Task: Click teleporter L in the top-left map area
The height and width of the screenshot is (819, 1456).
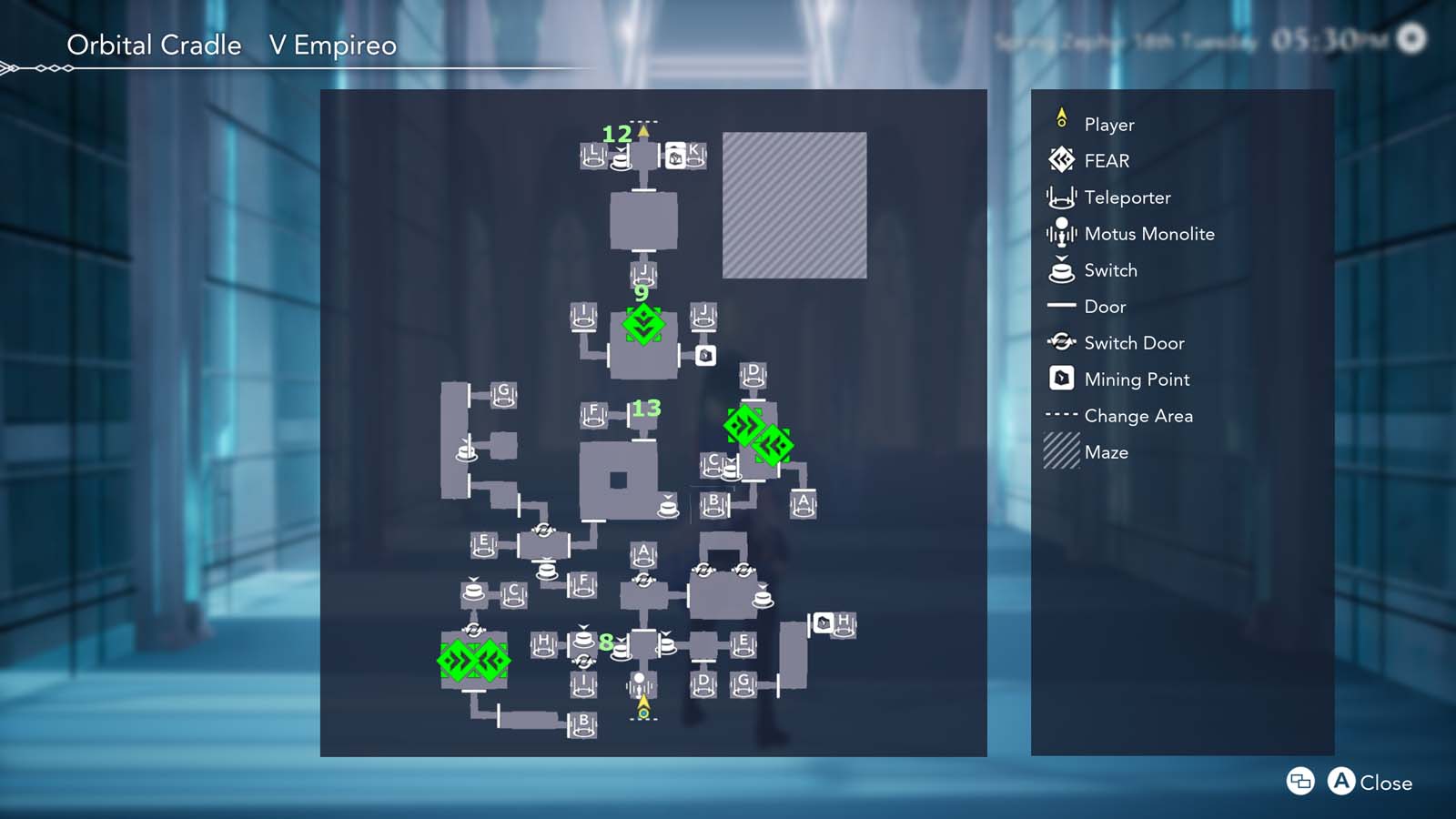Action: [593, 155]
